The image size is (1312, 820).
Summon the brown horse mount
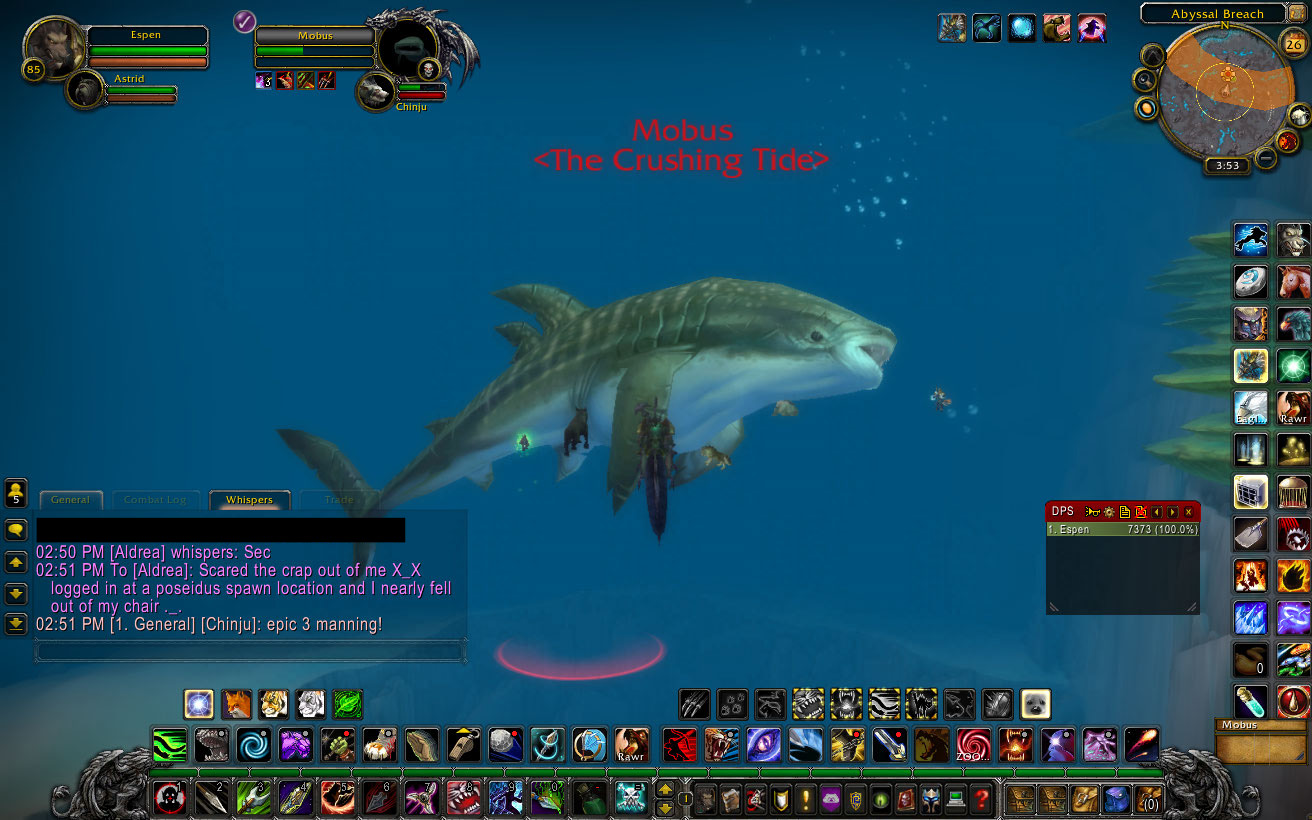1294,282
